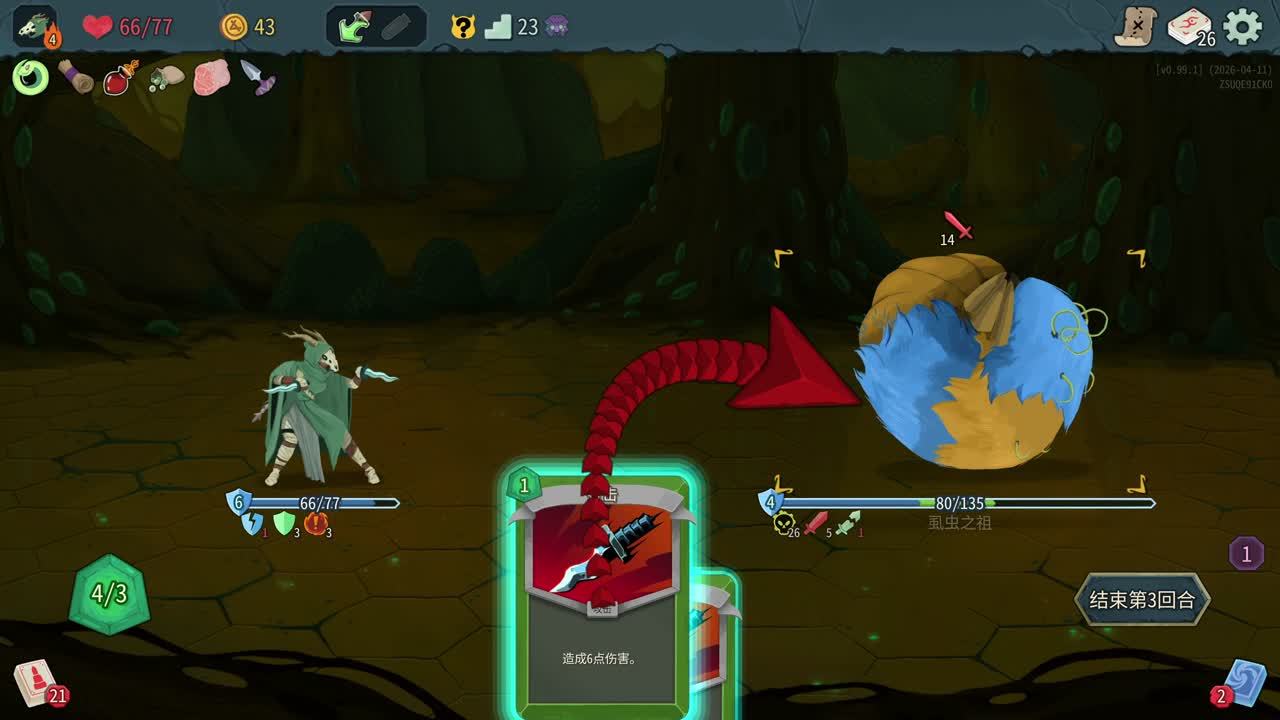The image size is (1280, 720).
Task: Open the map scroll
Action: click(1136, 27)
